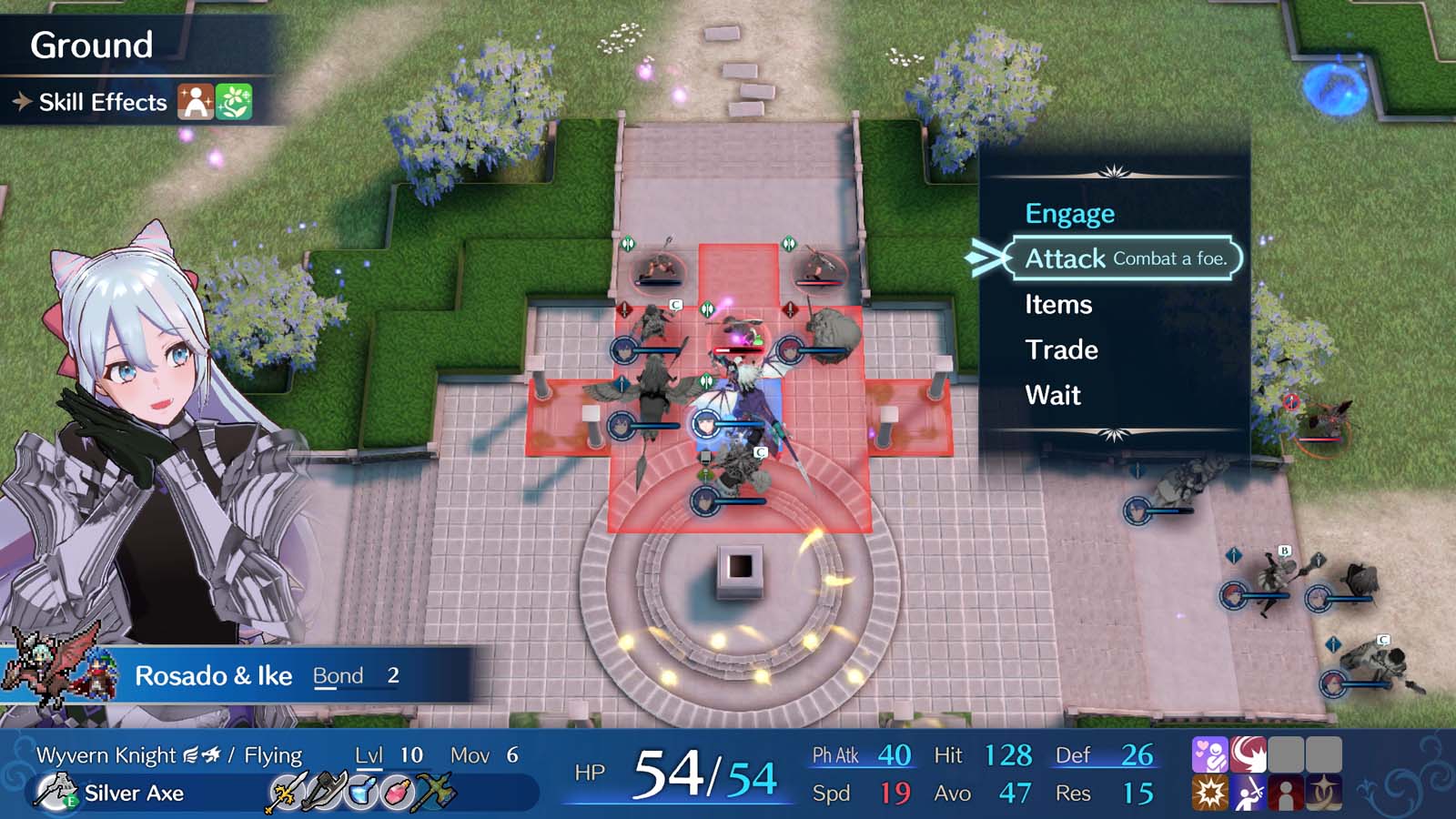
Task: Click the gold burst skill icon
Action: click(1210, 794)
